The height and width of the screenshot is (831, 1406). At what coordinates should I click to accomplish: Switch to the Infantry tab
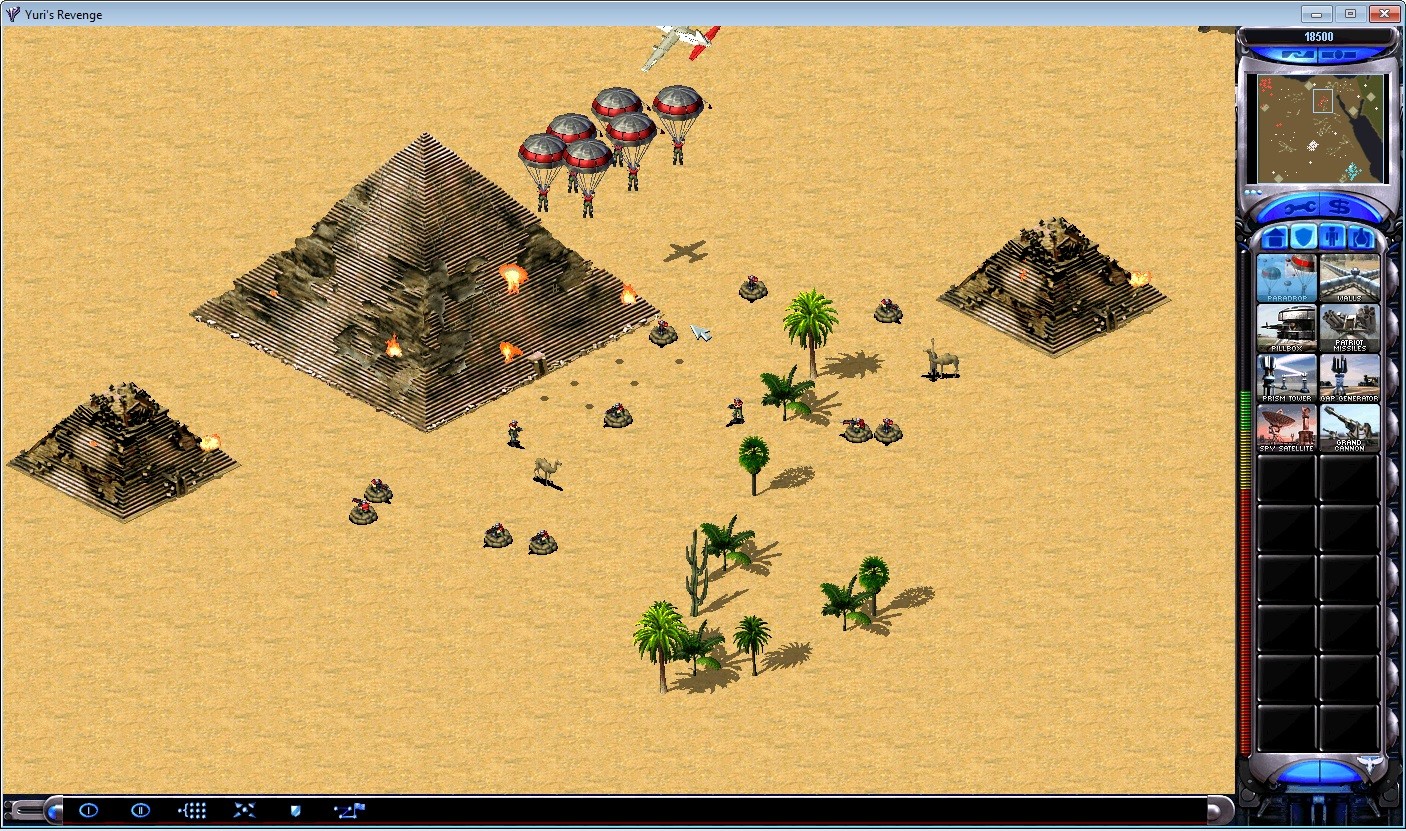pos(1331,236)
